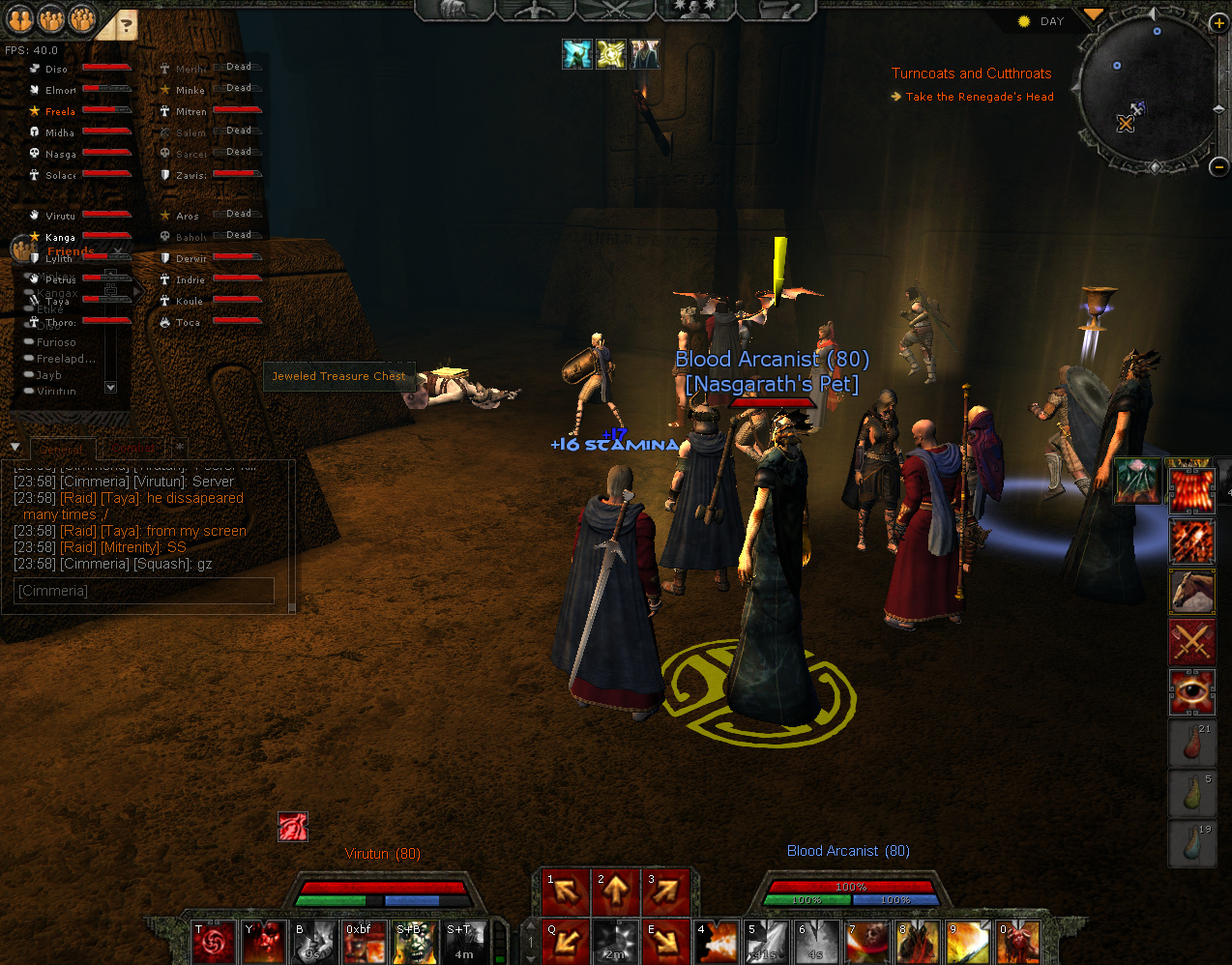Select raid member Zawis in the raid list
Image resolution: width=1232 pixels, height=965 pixels.
click(x=191, y=175)
